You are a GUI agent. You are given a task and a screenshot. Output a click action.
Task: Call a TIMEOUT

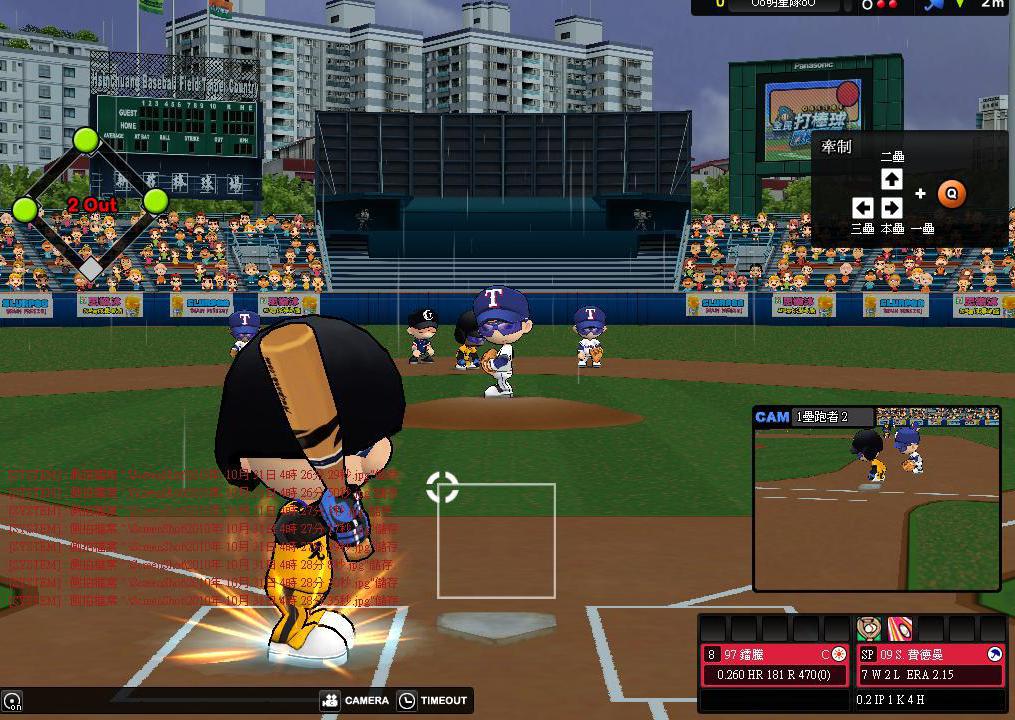tap(432, 701)
